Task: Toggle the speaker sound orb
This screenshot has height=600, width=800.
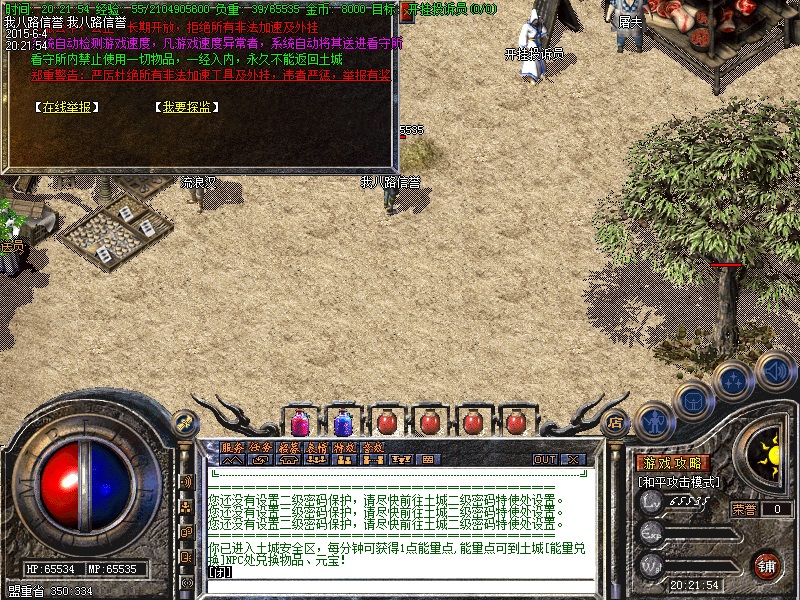Action: pyautogui.click(x=776, y=372)
